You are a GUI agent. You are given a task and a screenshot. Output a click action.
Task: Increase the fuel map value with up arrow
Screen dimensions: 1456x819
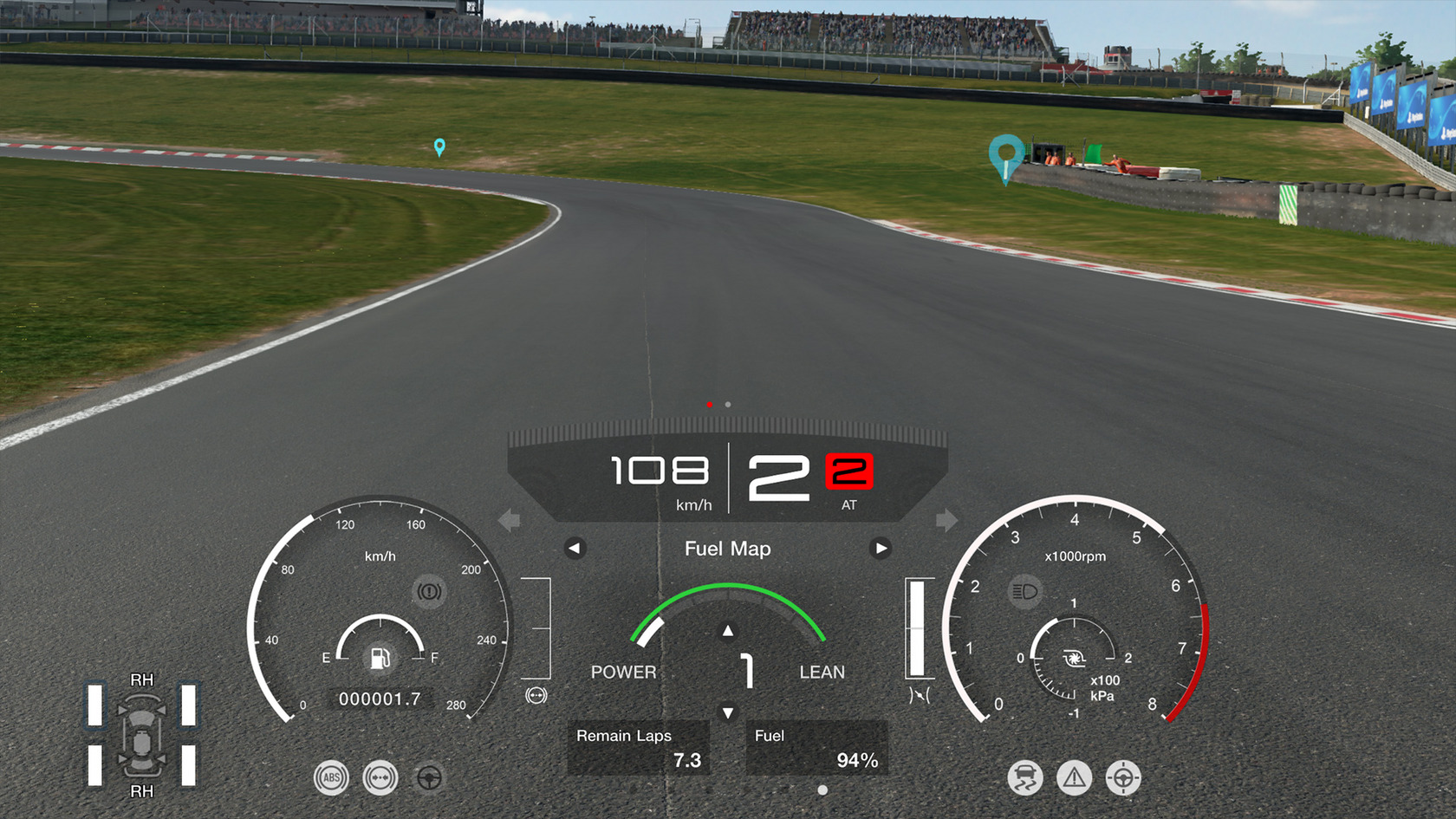click(x=728, y=631)
